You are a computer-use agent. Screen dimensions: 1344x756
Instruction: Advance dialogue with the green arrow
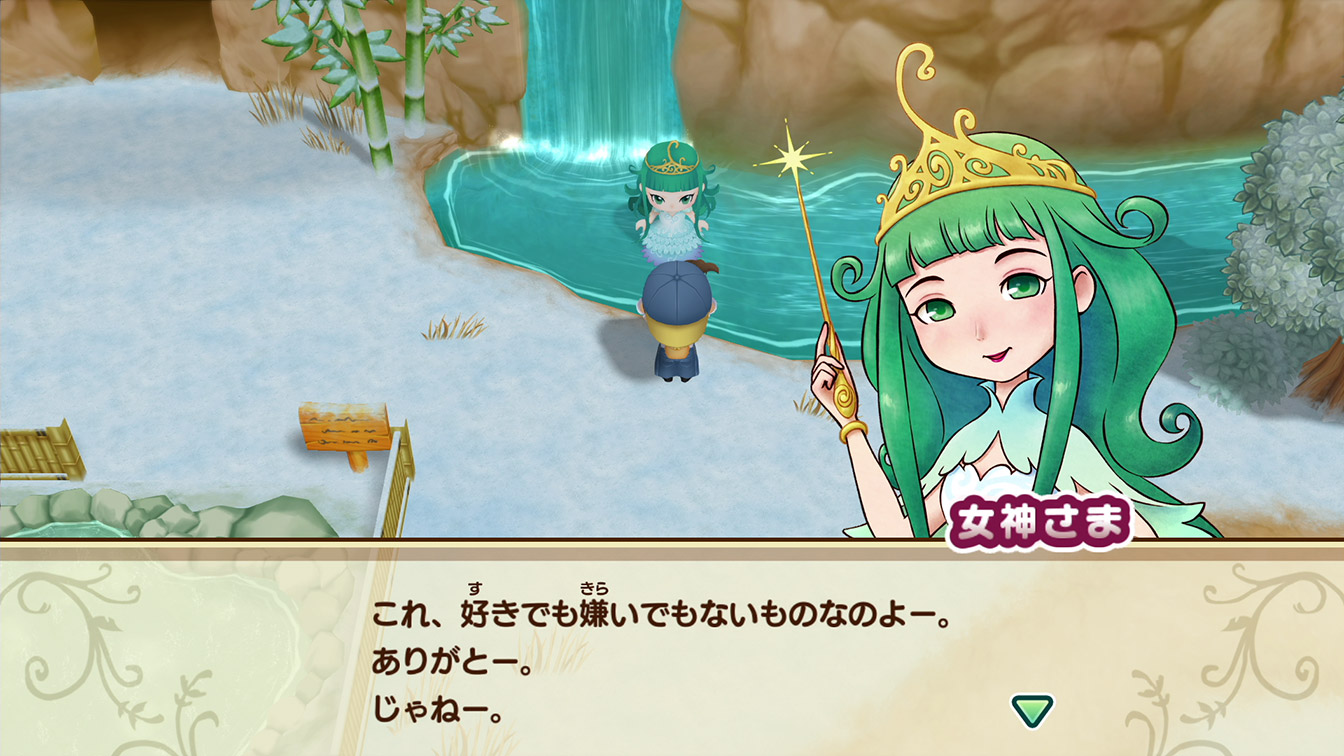(1031, 710)
